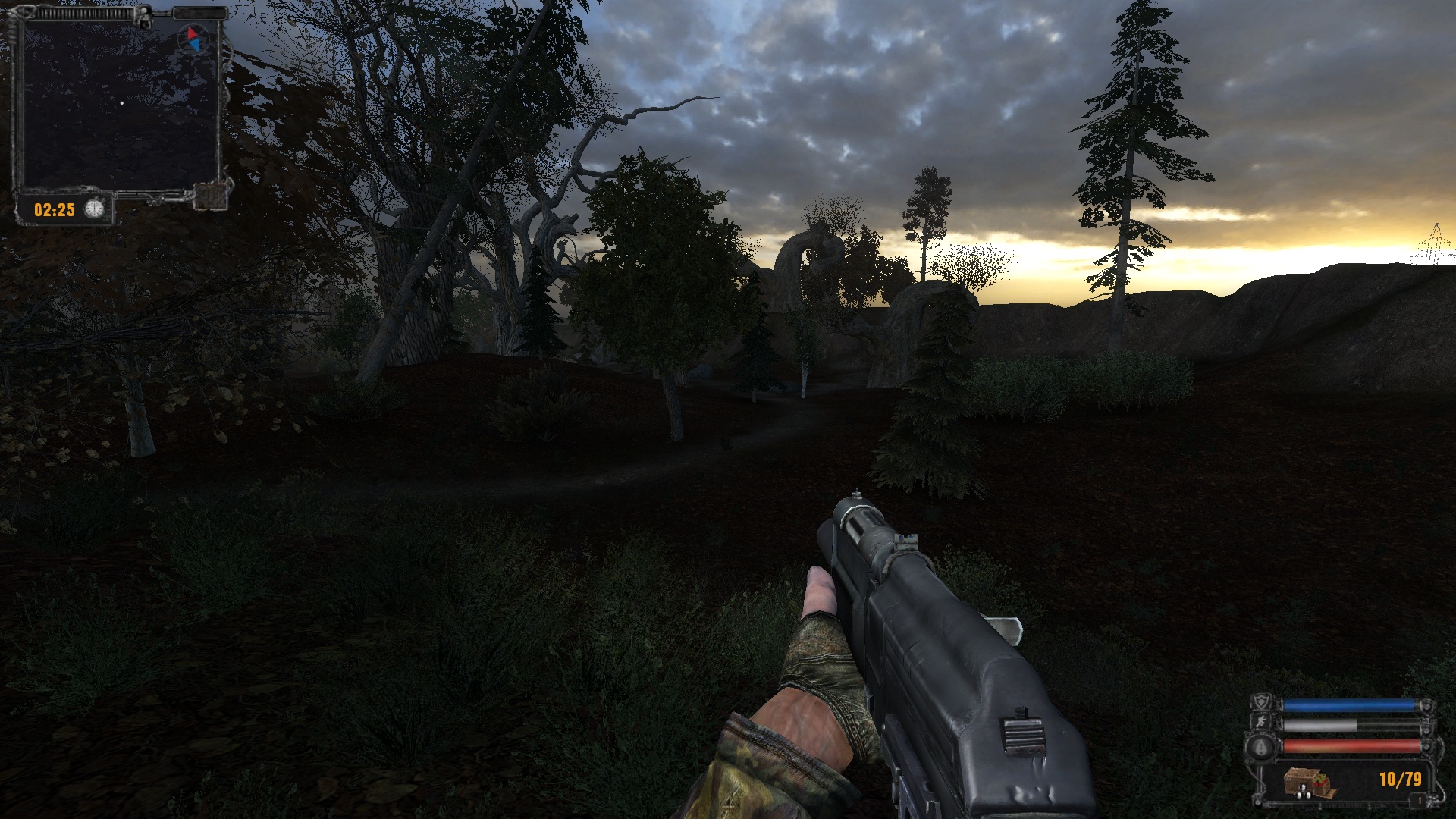The width and height of the screenshot is (1456, 819).
Task: Click the stopwatch clock icon
Action: (x=93, y=209)
